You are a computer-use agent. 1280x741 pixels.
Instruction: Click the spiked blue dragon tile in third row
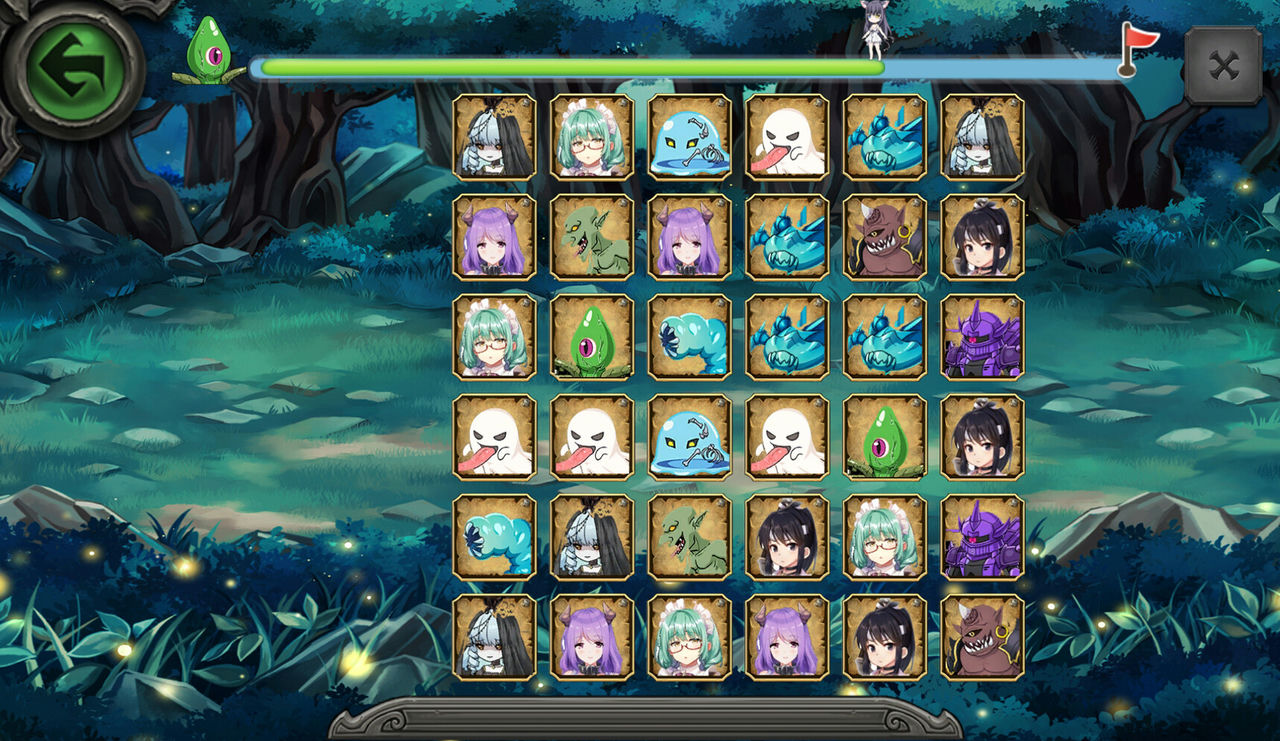pos(786,339)
